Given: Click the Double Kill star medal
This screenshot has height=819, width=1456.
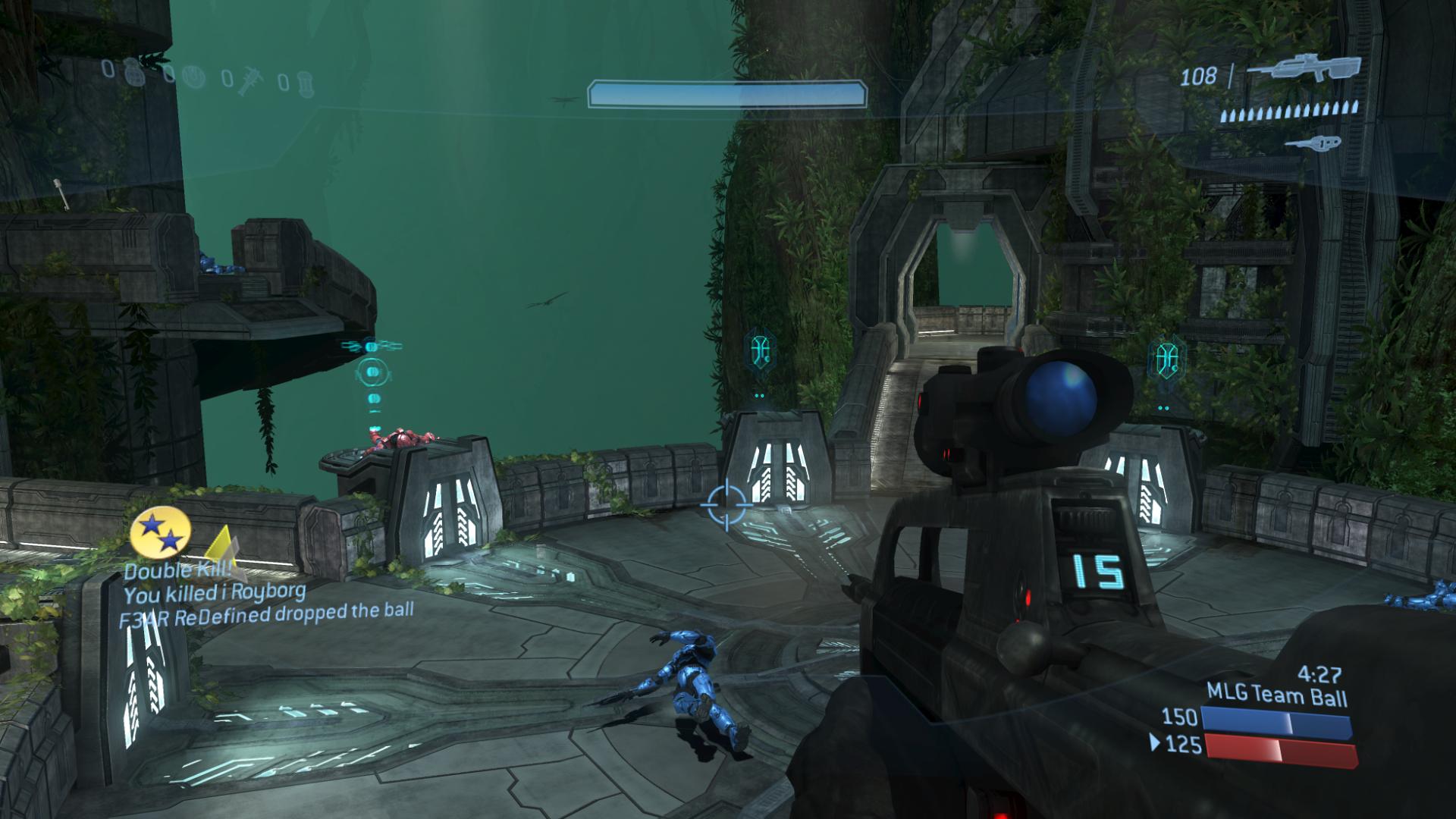Looking at the screenshot, I should coord(158,532).
